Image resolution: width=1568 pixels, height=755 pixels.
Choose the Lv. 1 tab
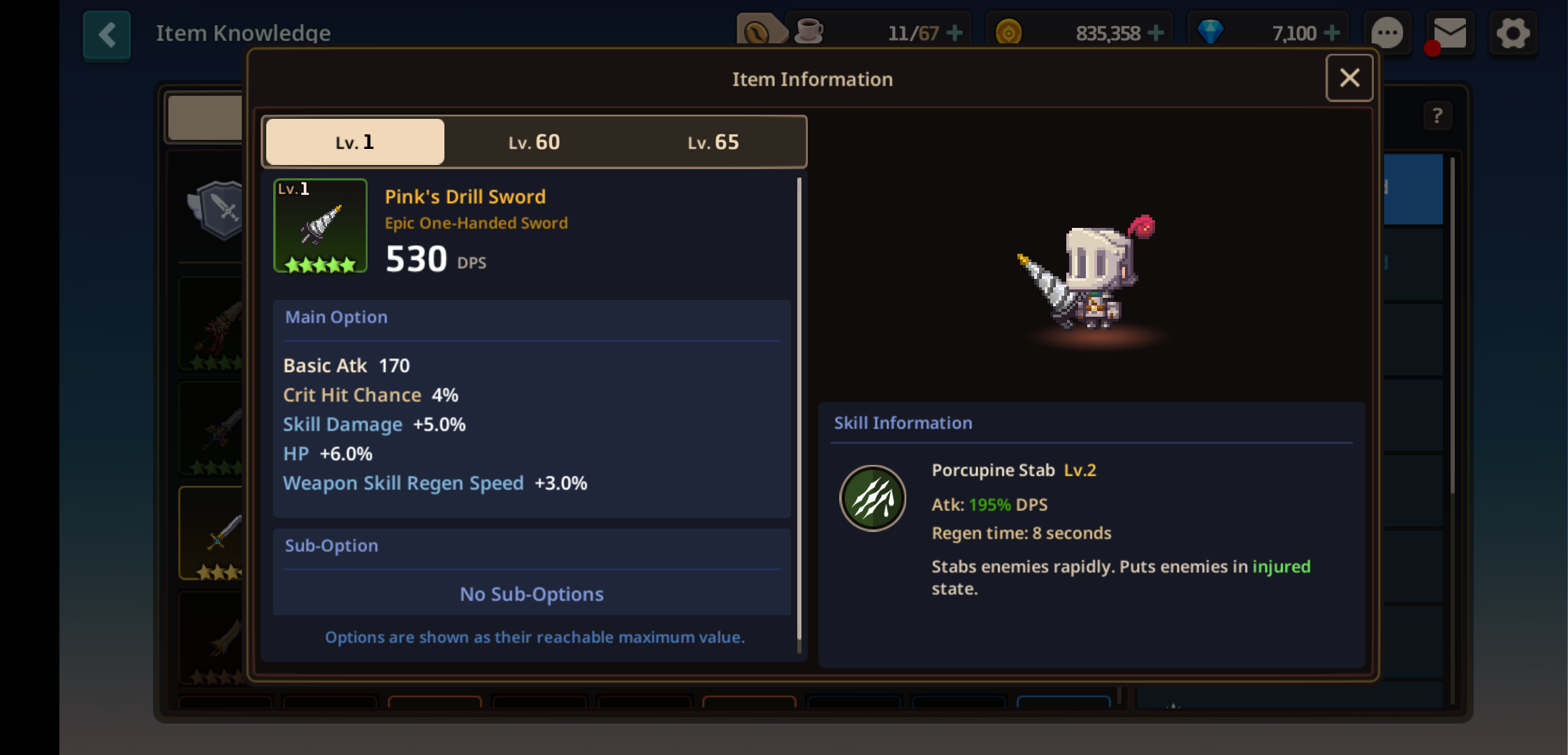coord(355,143)
